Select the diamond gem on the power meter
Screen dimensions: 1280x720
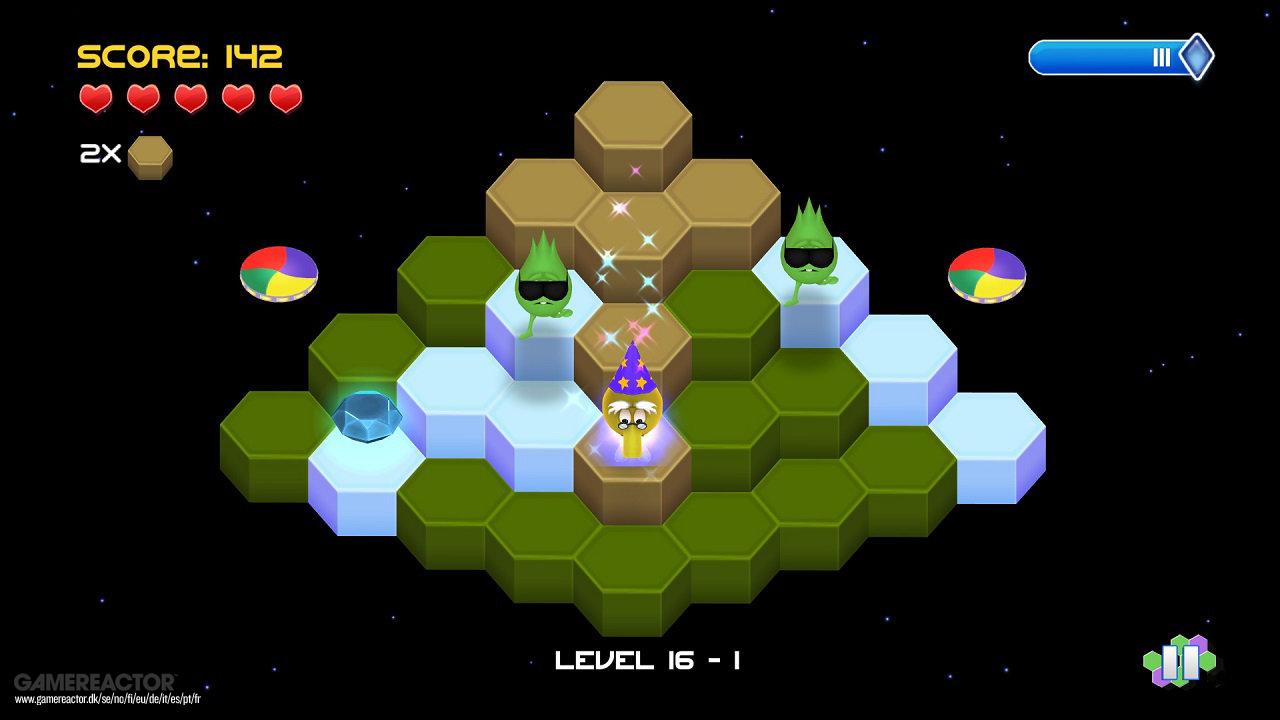[x=1196, y=56]
